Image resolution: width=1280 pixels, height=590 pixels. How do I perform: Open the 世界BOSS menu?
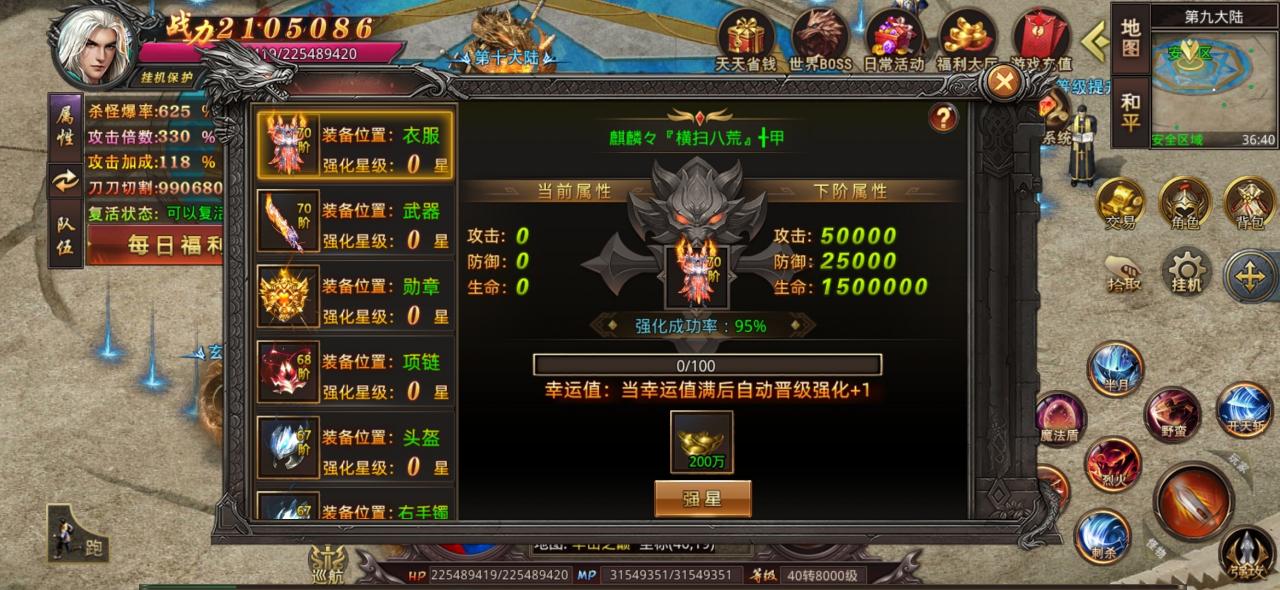coord(820,40)
